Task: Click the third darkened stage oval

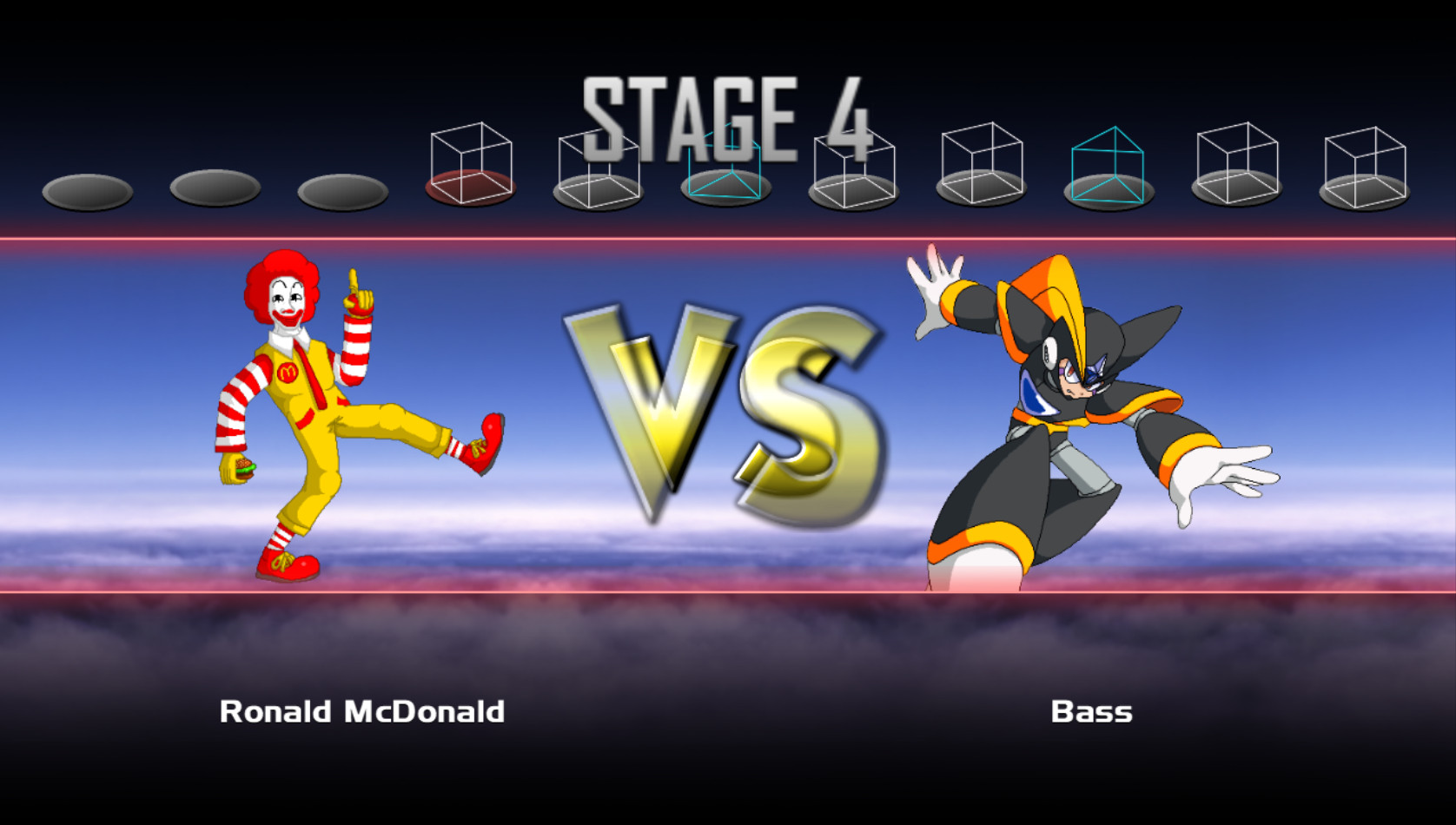Action: tap(343, 189)
